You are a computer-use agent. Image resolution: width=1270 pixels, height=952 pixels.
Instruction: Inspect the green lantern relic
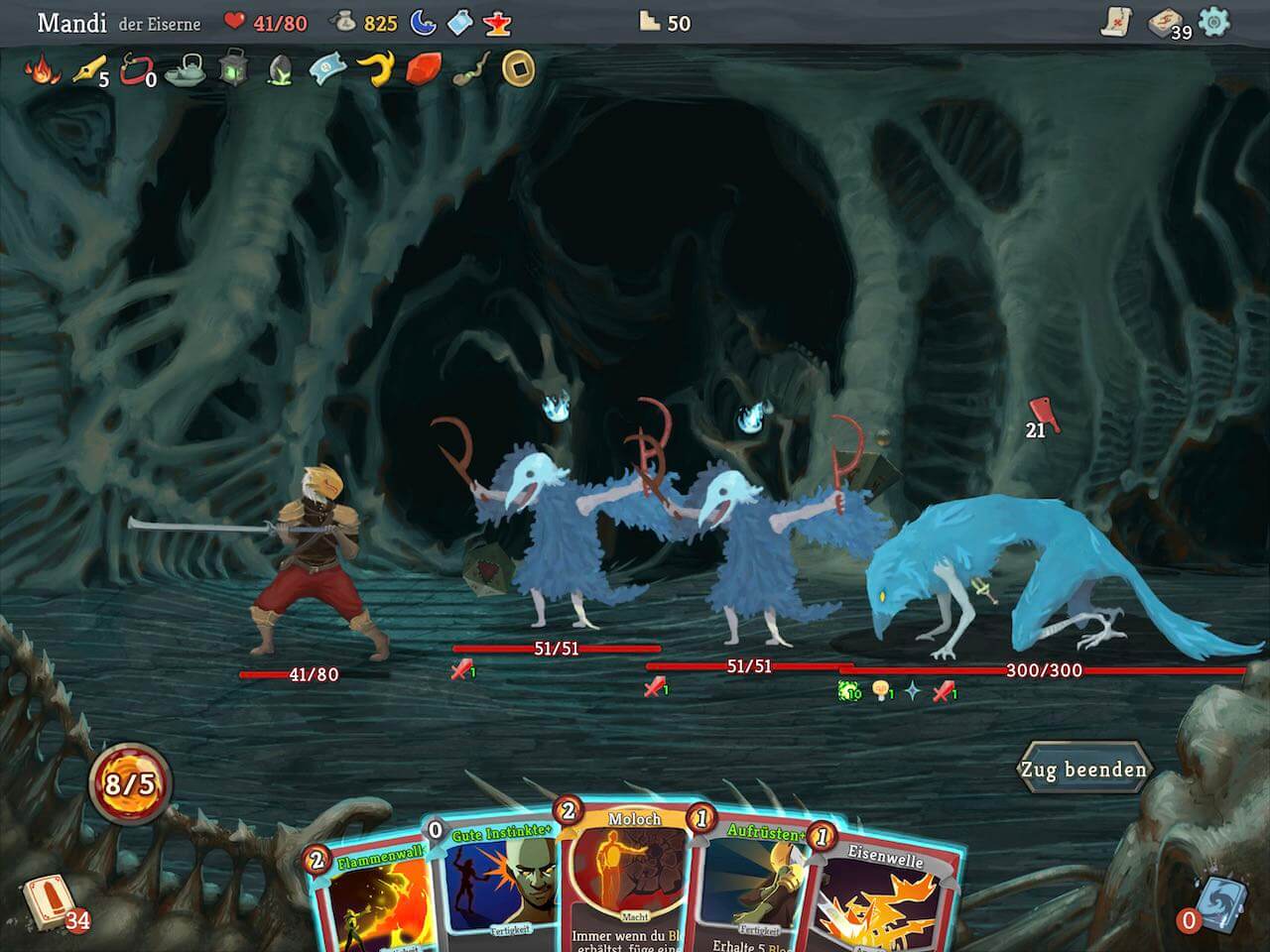pos(233,67)
